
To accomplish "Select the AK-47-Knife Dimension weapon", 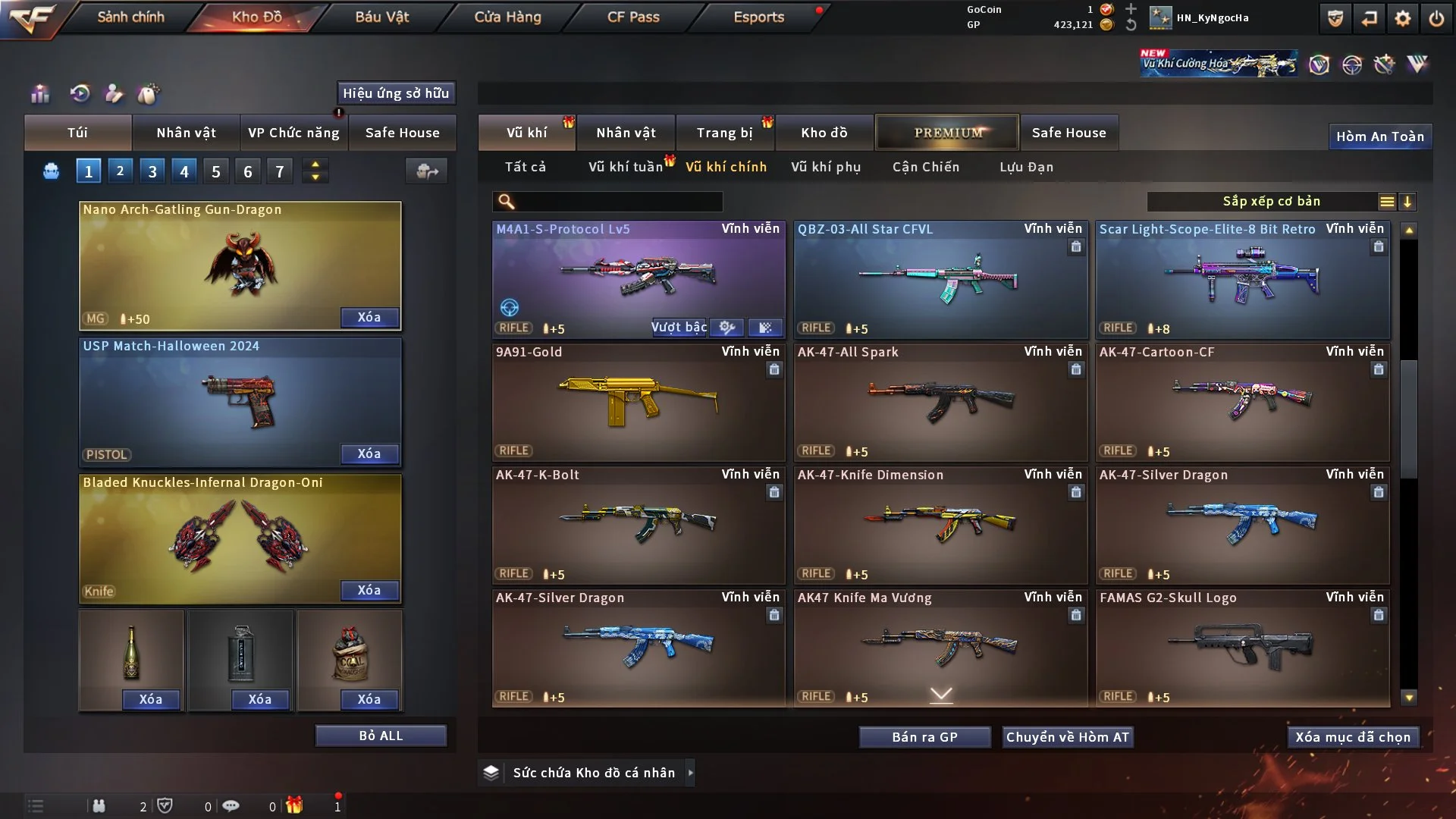I will pyautogui.click(x=940, y=525).
